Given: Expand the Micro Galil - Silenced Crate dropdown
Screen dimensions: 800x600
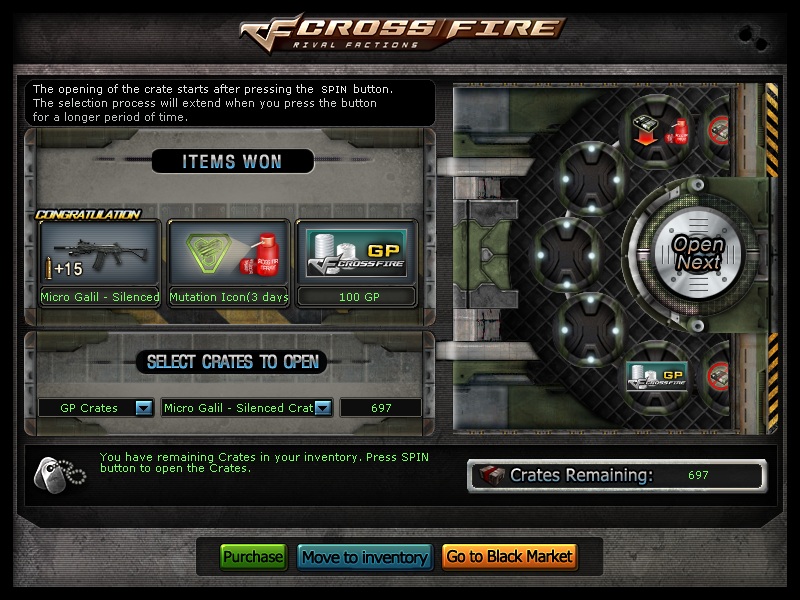Looking at the screenshot, I should coord(324,408).
